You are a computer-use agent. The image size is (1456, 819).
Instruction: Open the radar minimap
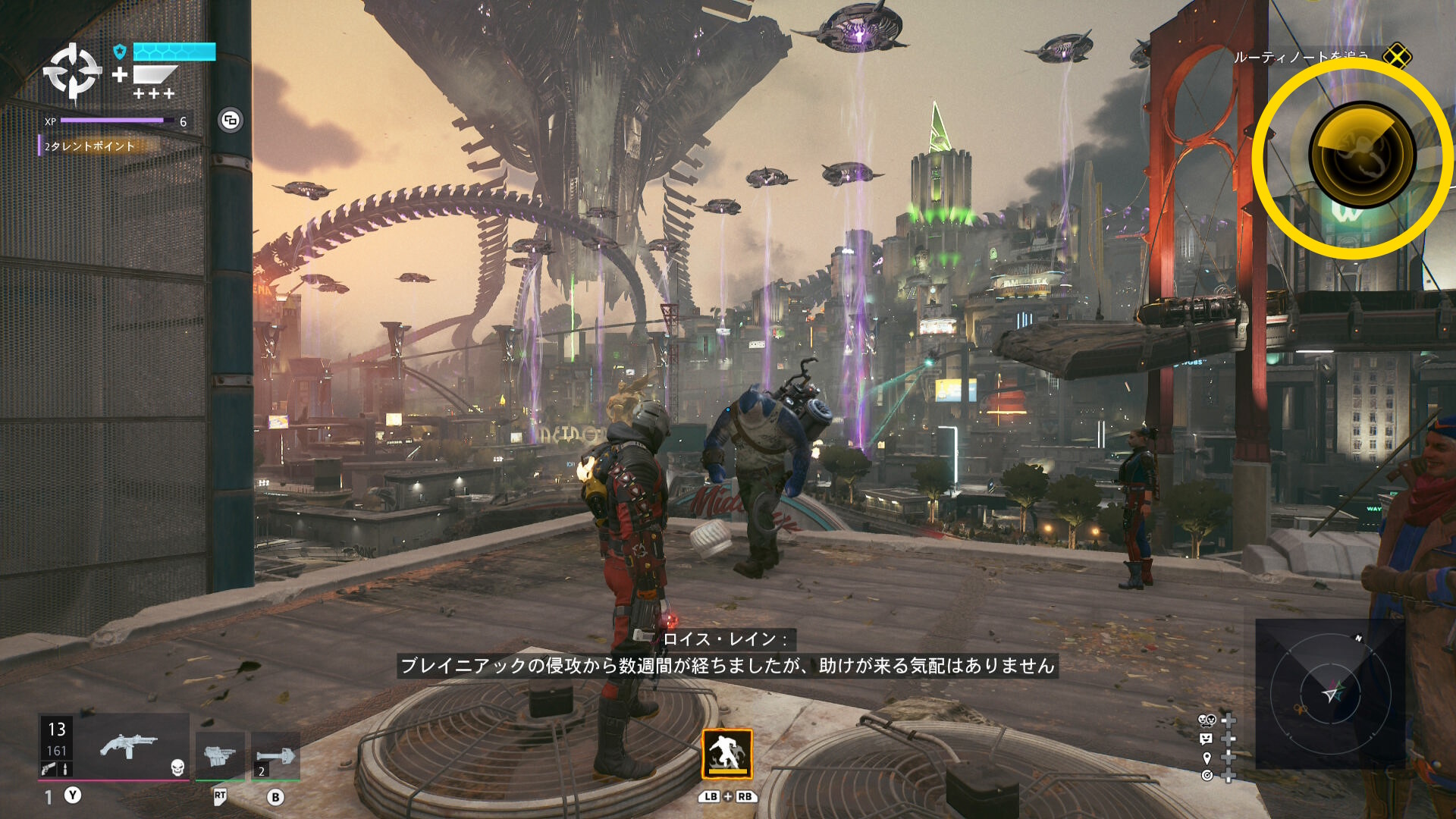pos(1330,693)
